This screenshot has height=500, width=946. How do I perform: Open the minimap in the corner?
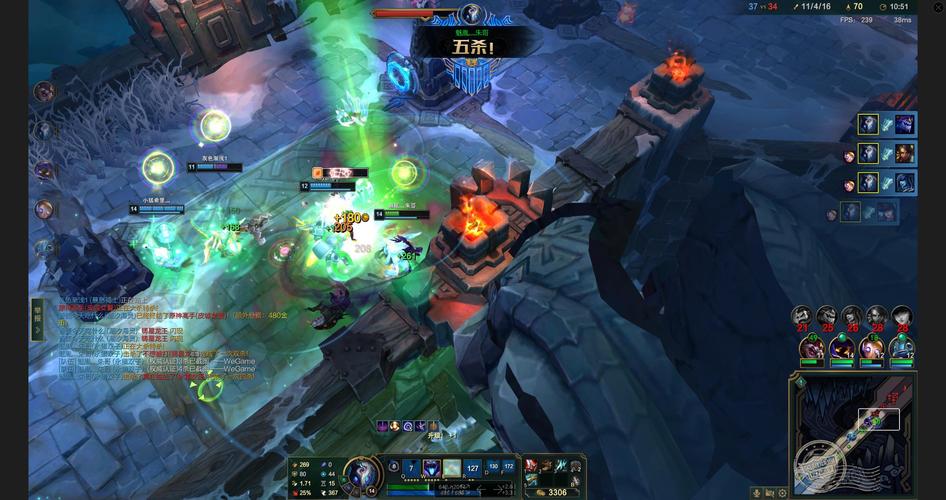[x=853, y=431]
